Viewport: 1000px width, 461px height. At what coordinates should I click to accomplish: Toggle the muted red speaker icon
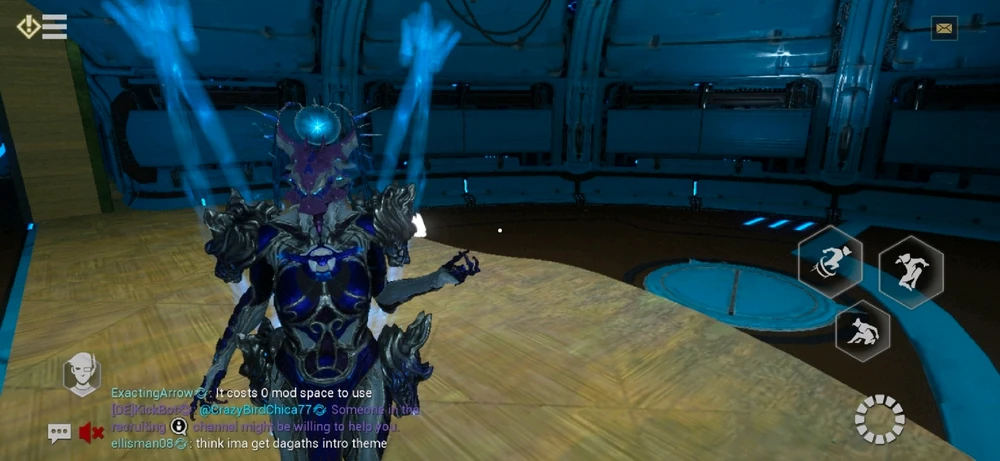(91, 433)
